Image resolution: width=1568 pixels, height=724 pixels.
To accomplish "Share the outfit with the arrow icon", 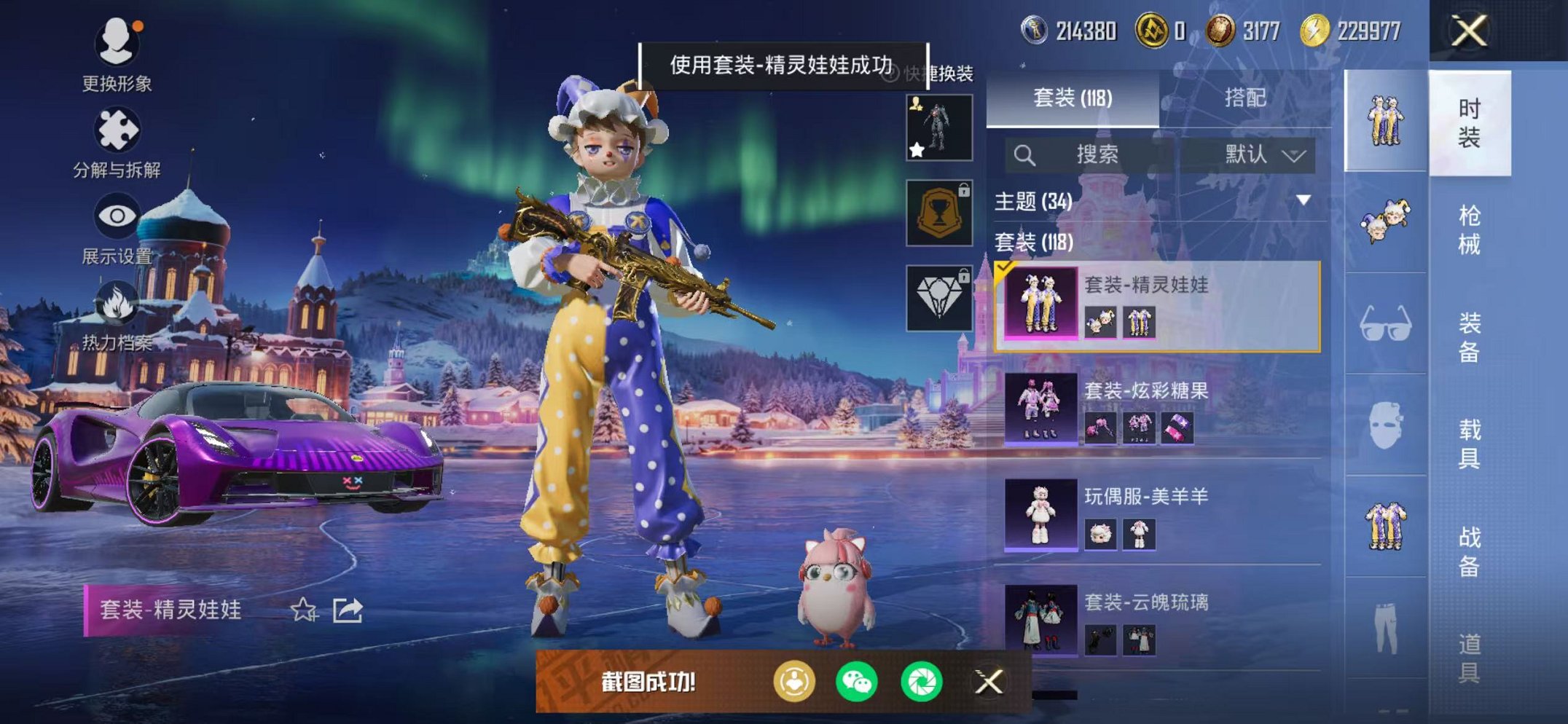I will click(348, 610).
